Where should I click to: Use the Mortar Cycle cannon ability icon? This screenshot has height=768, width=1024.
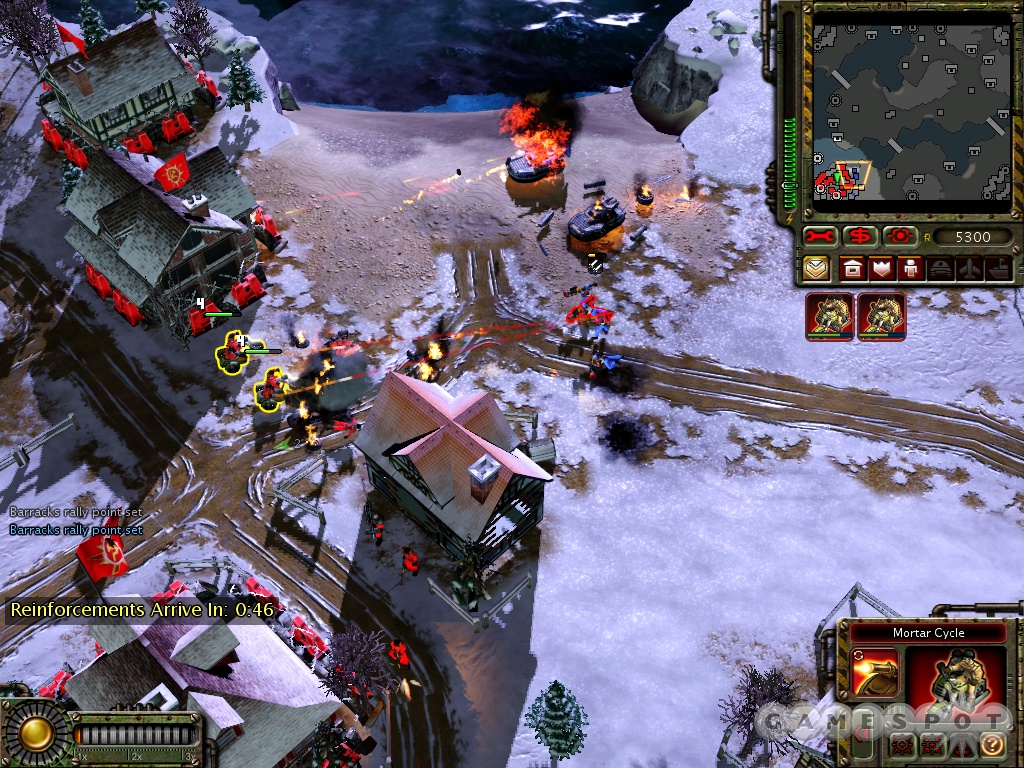coord(876,673)
